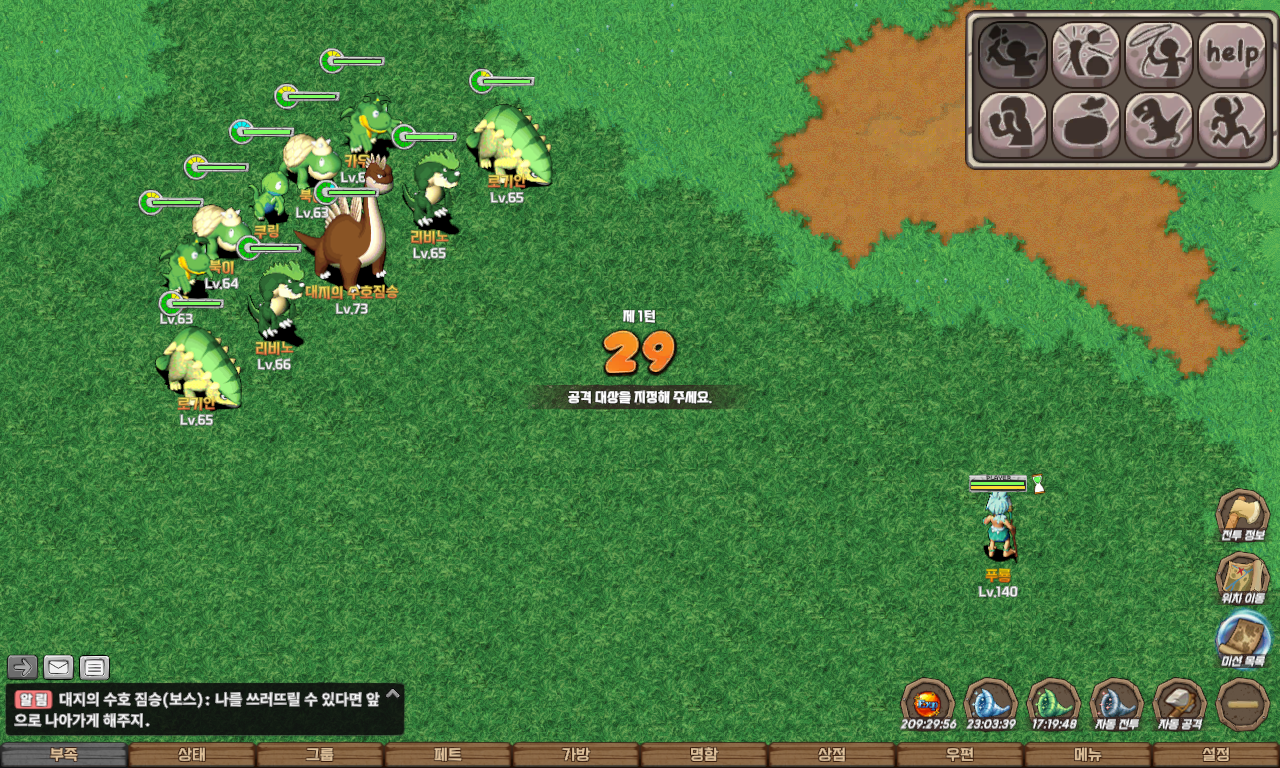Open the item sack command
The image size is (1280, 768).
1086,126
